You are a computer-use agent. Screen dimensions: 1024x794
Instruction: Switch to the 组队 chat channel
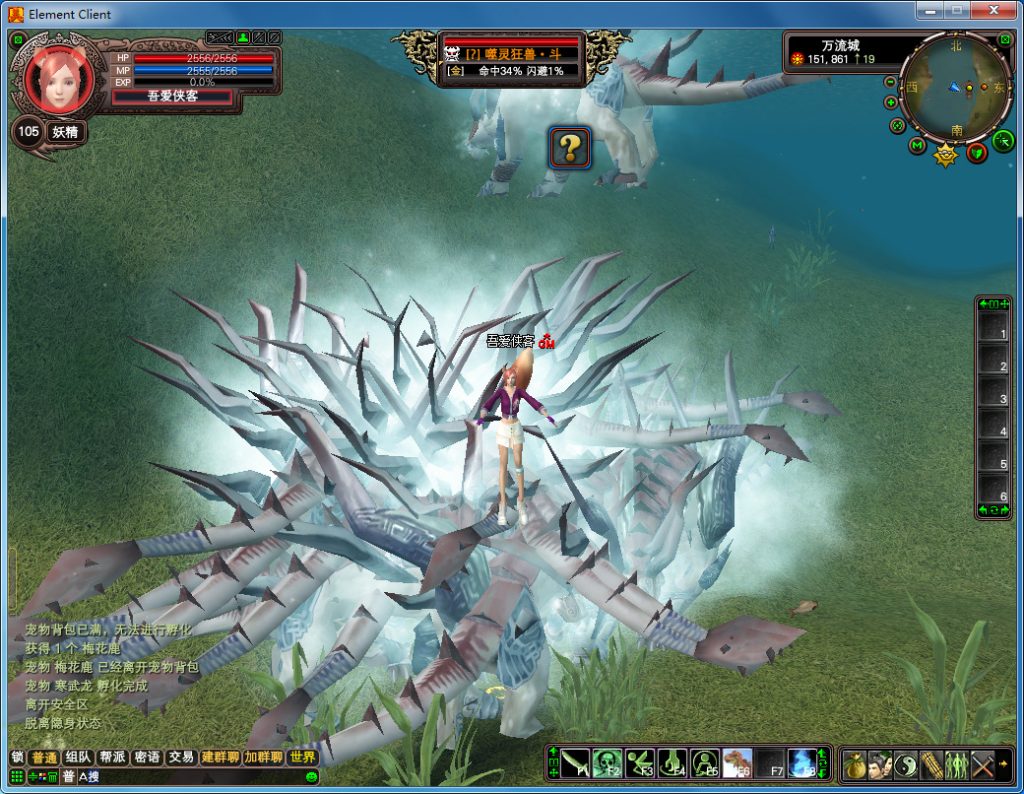(x=77, y=757)
